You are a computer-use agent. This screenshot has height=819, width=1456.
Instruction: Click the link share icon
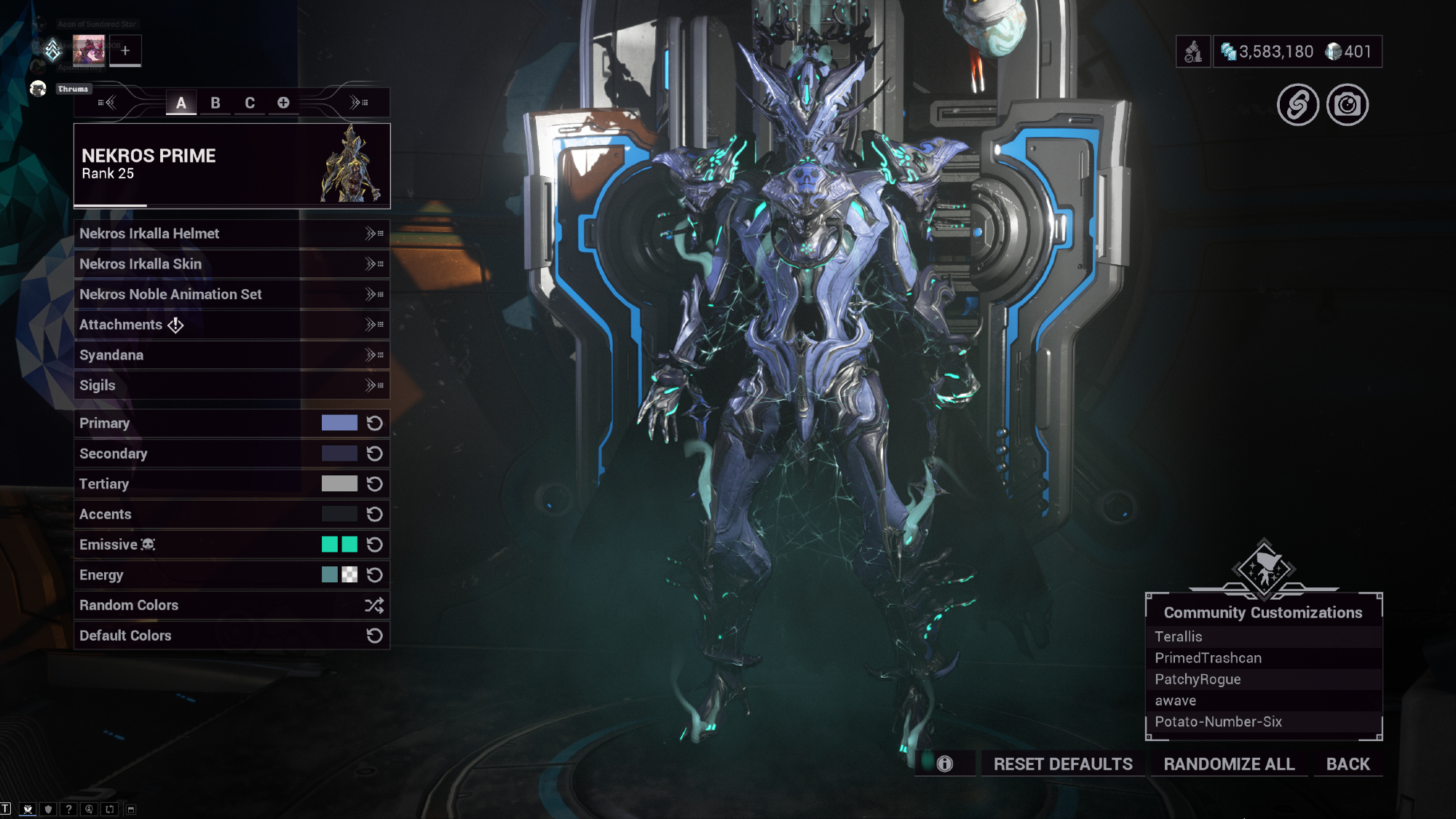[1298, 106]
